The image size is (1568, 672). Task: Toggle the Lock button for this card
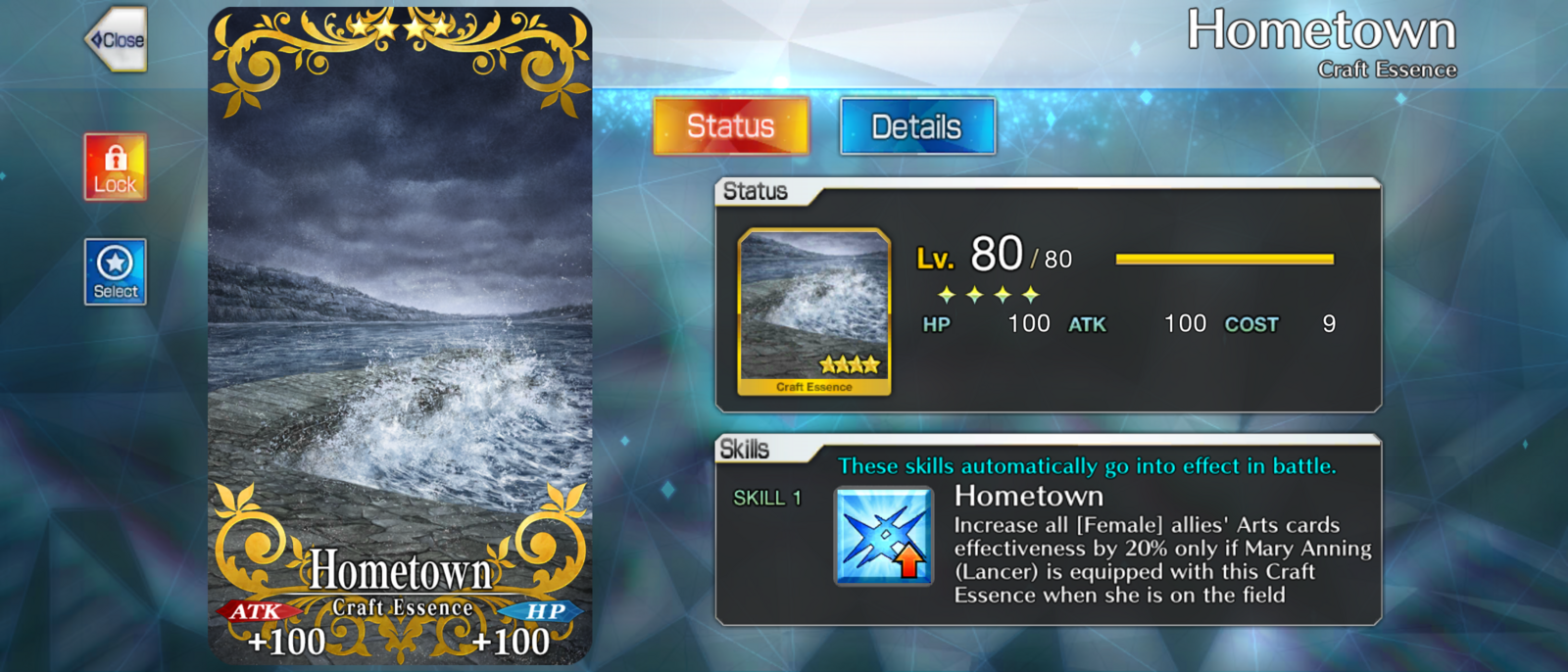point(116,168)
